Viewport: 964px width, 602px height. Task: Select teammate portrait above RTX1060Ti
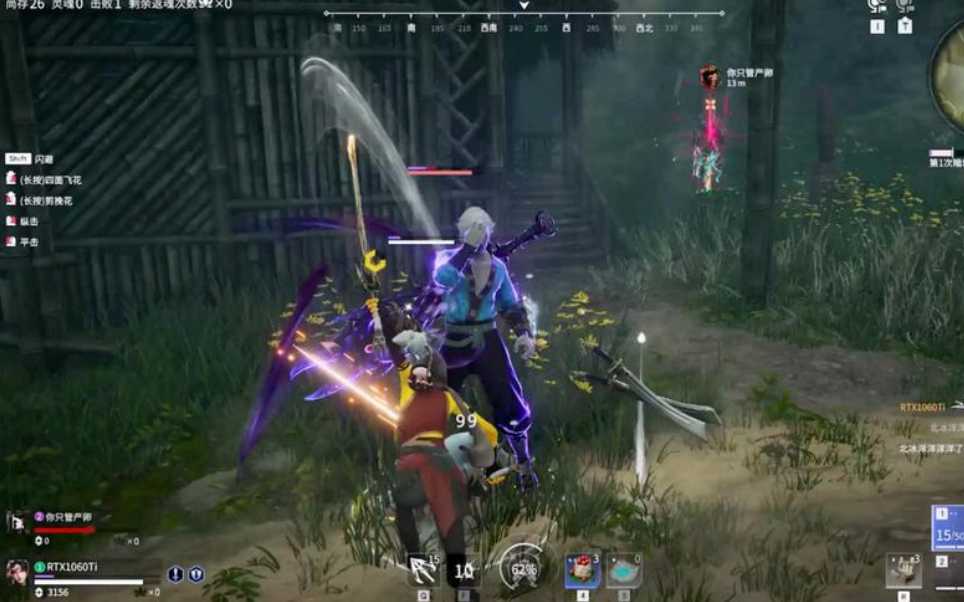(17, 521)
